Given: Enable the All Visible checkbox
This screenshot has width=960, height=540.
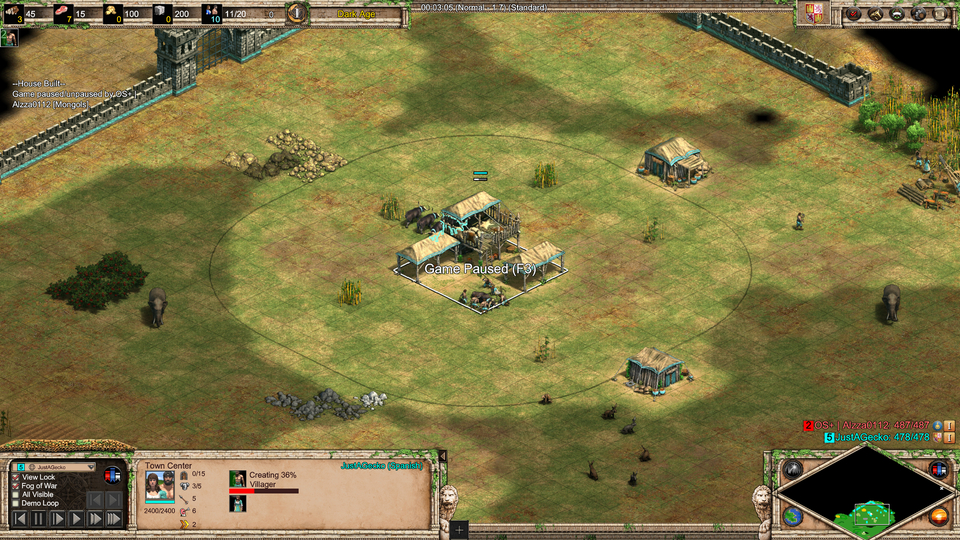Looking at the screenshot, I should coord(15,494).
